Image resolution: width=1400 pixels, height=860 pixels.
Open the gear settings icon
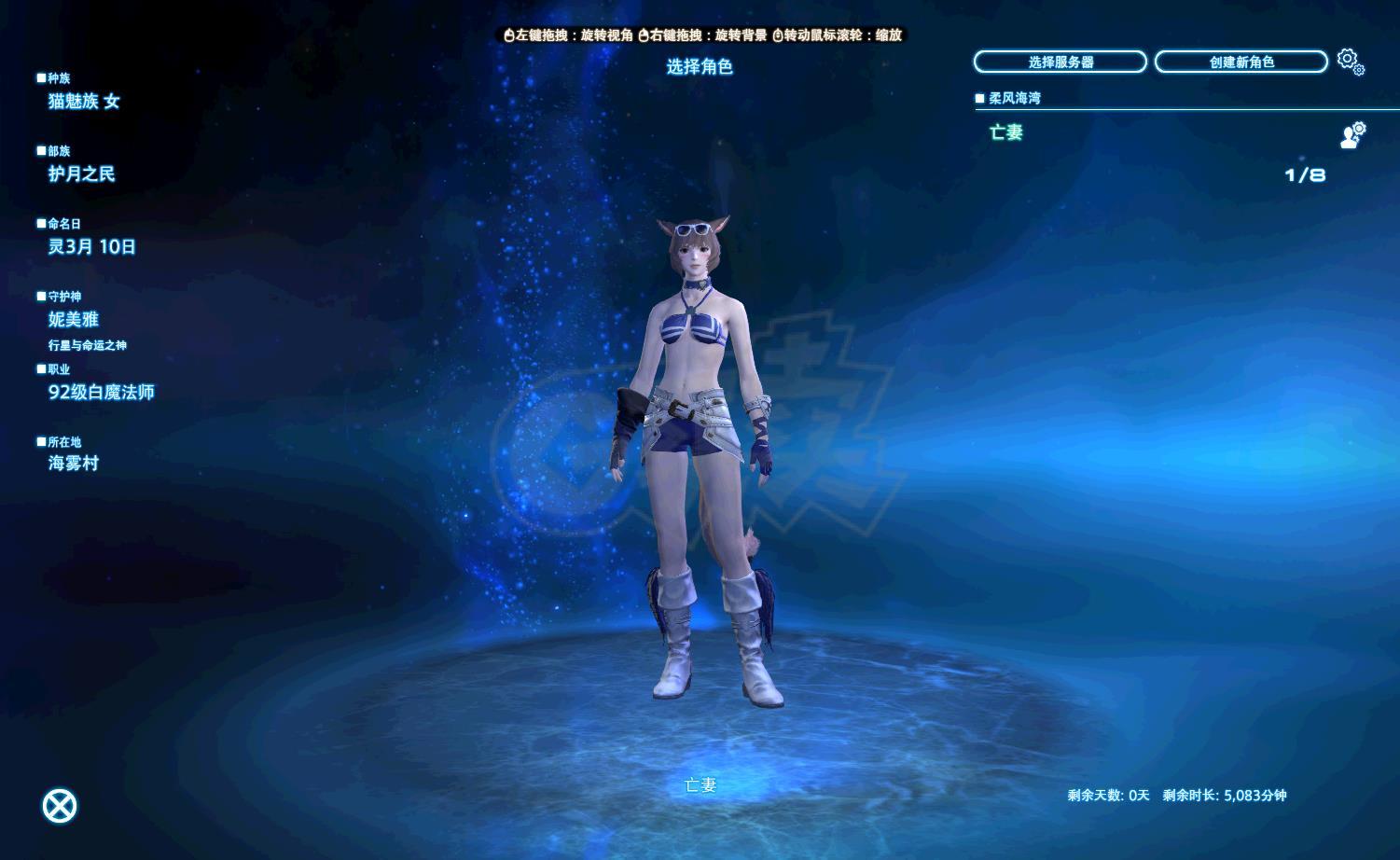click(1350, 62)
